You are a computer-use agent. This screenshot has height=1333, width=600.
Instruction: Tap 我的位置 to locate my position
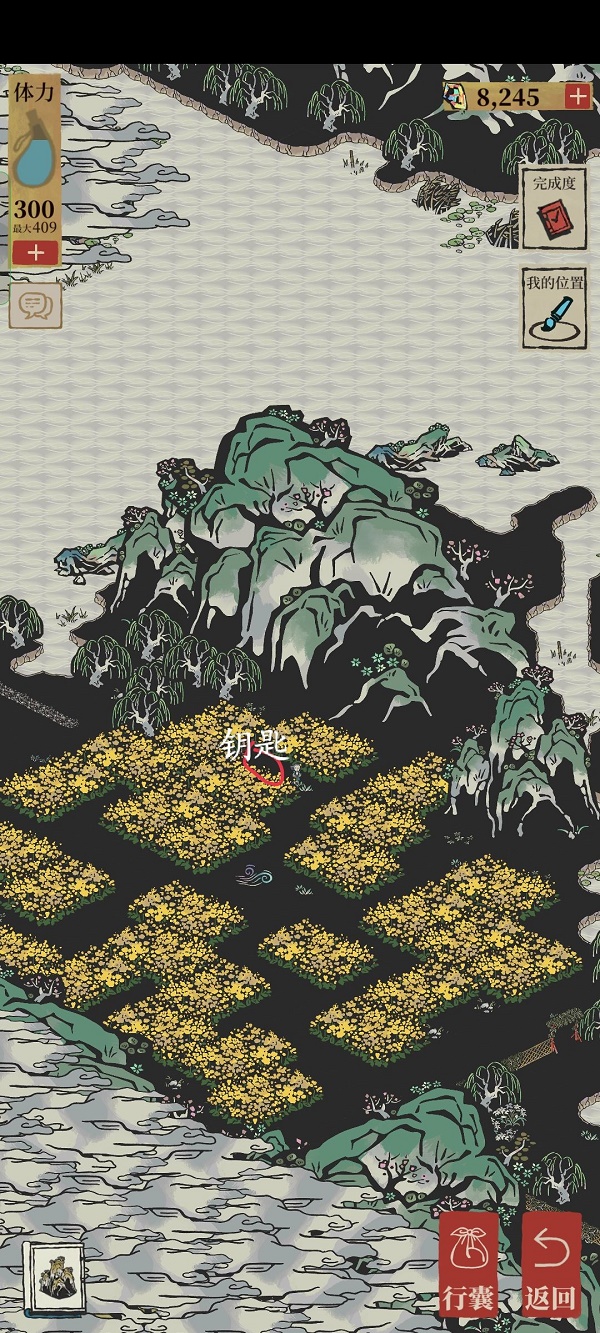tap(552, 308)
